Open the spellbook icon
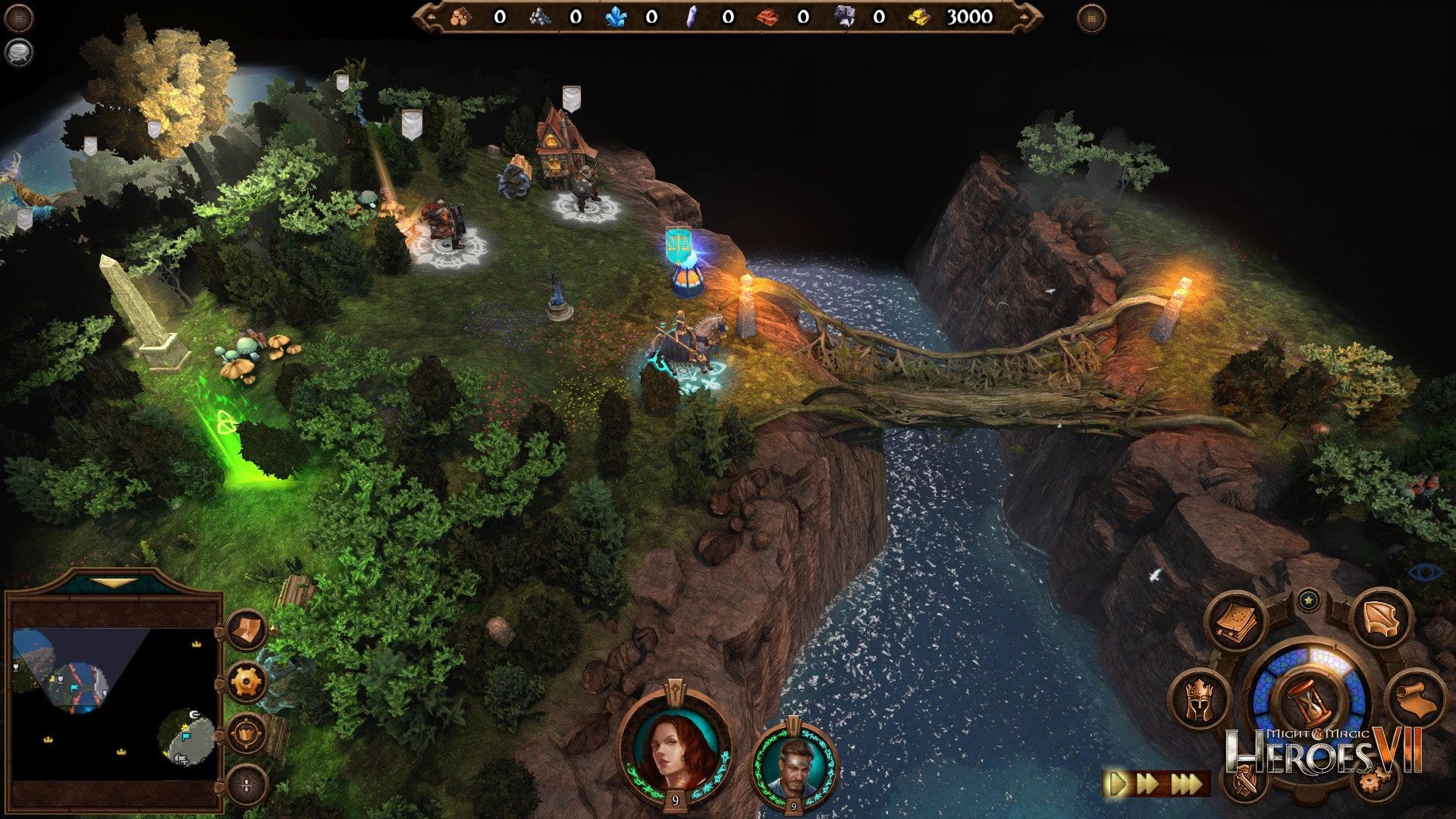Screen dimensions: 1456x819 coord(1235,623)
